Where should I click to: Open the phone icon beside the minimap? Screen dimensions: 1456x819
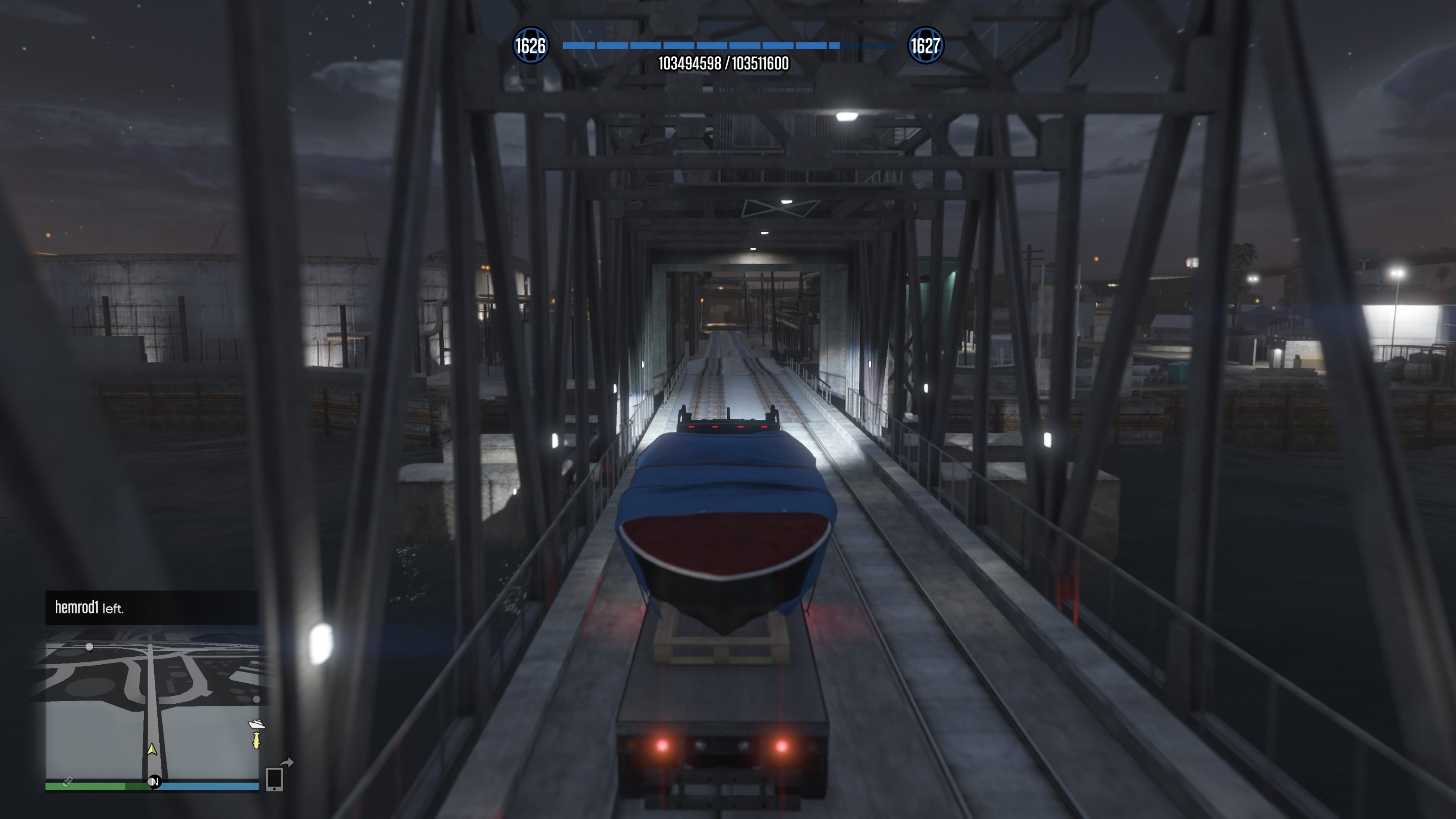coord(274,779)
